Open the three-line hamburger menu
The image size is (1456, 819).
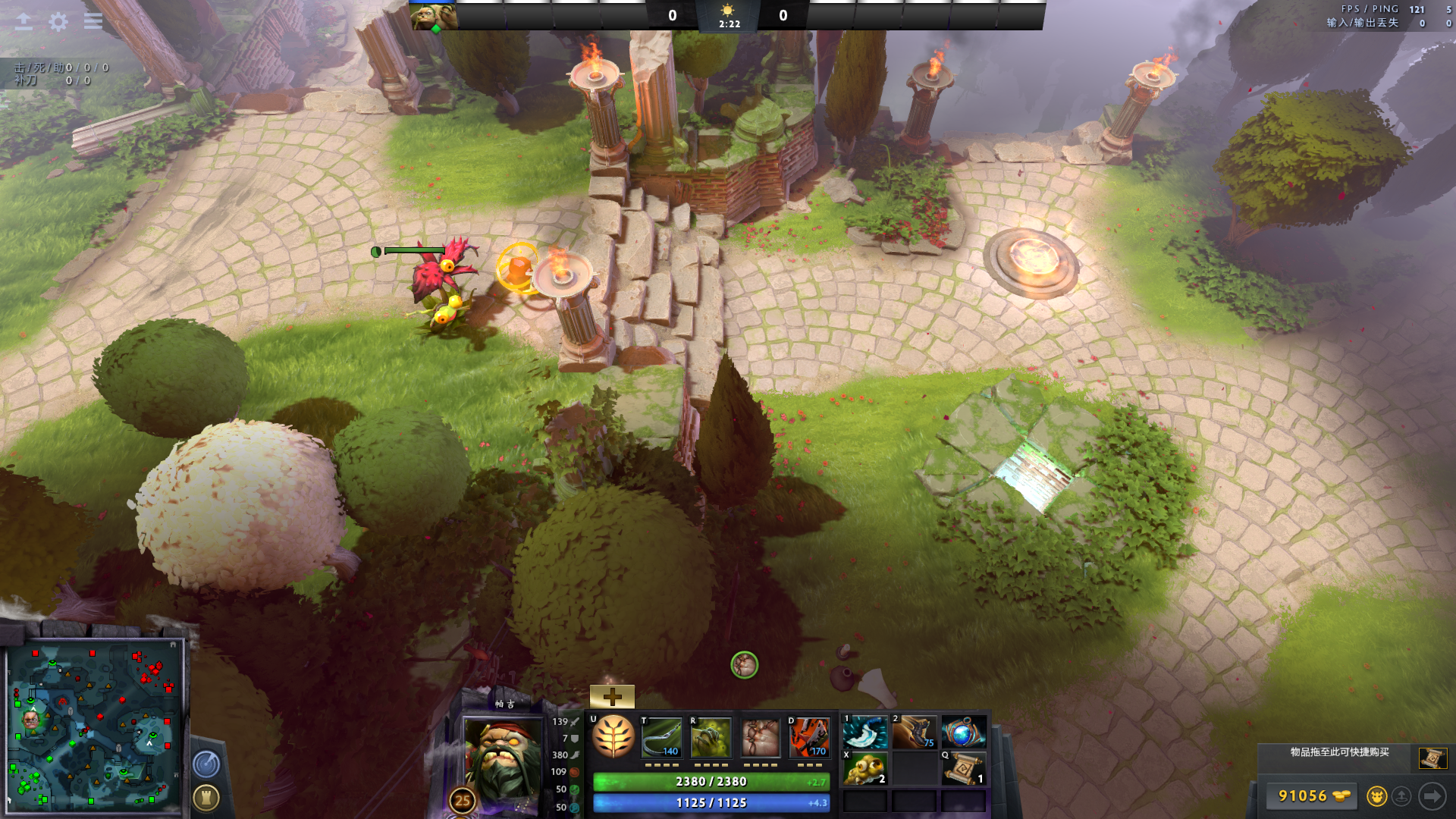(x=93, y=22)
